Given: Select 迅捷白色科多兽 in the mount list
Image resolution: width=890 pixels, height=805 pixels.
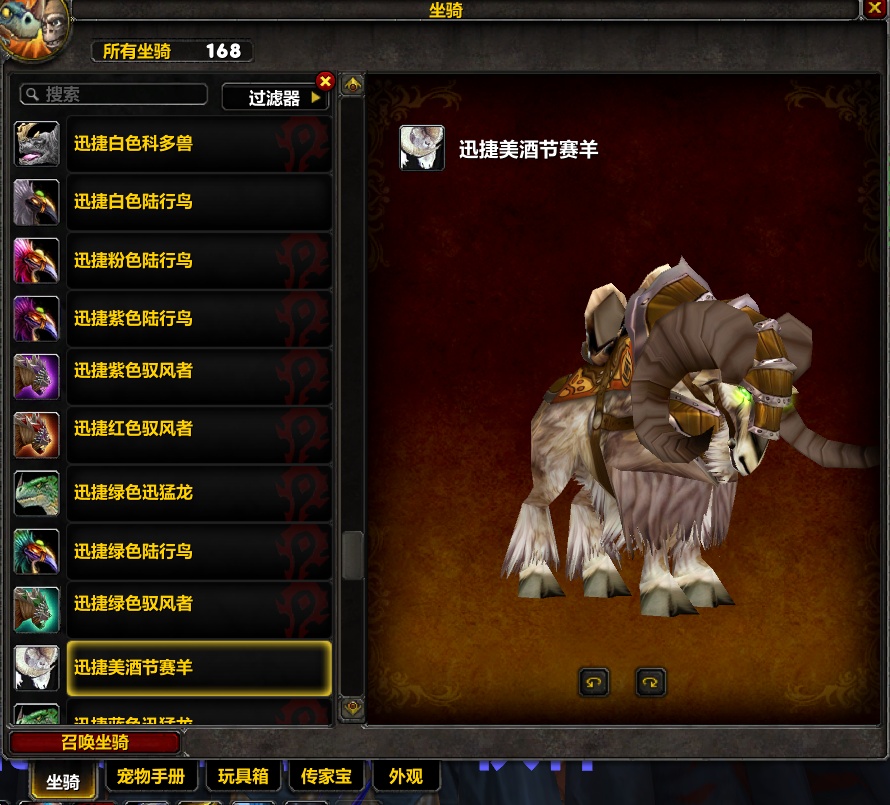Looking at the screenshot, I should click(198, 144).
